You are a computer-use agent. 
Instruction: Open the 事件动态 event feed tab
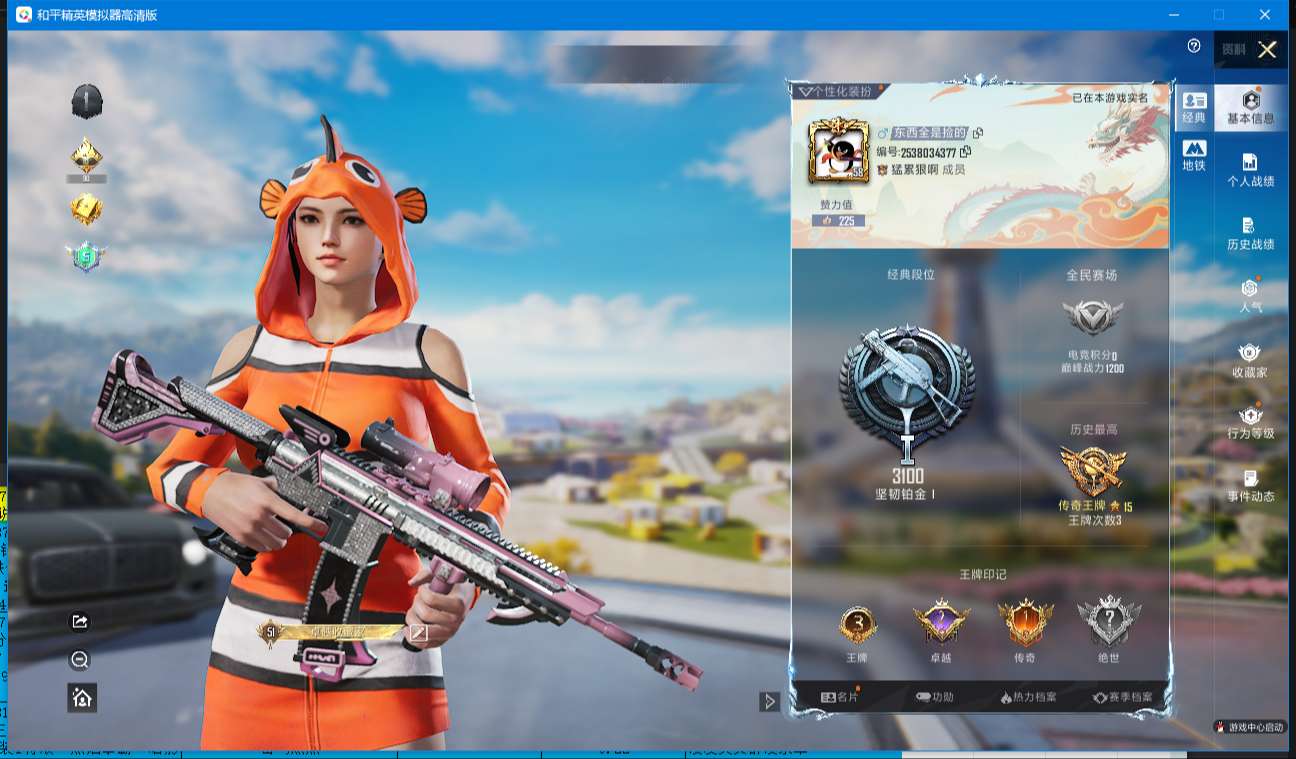[1250, 485]
